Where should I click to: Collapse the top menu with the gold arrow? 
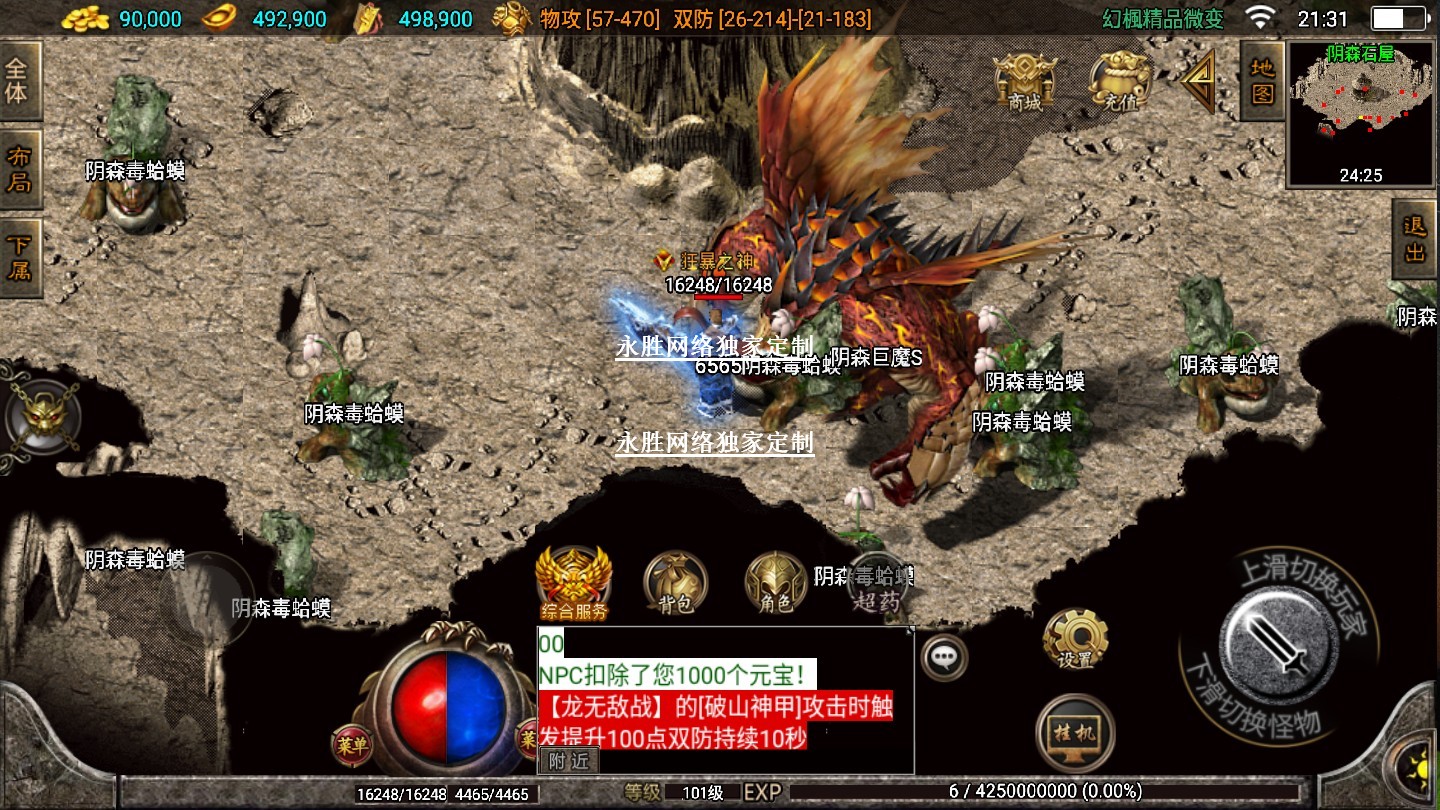coord(1200,80)
